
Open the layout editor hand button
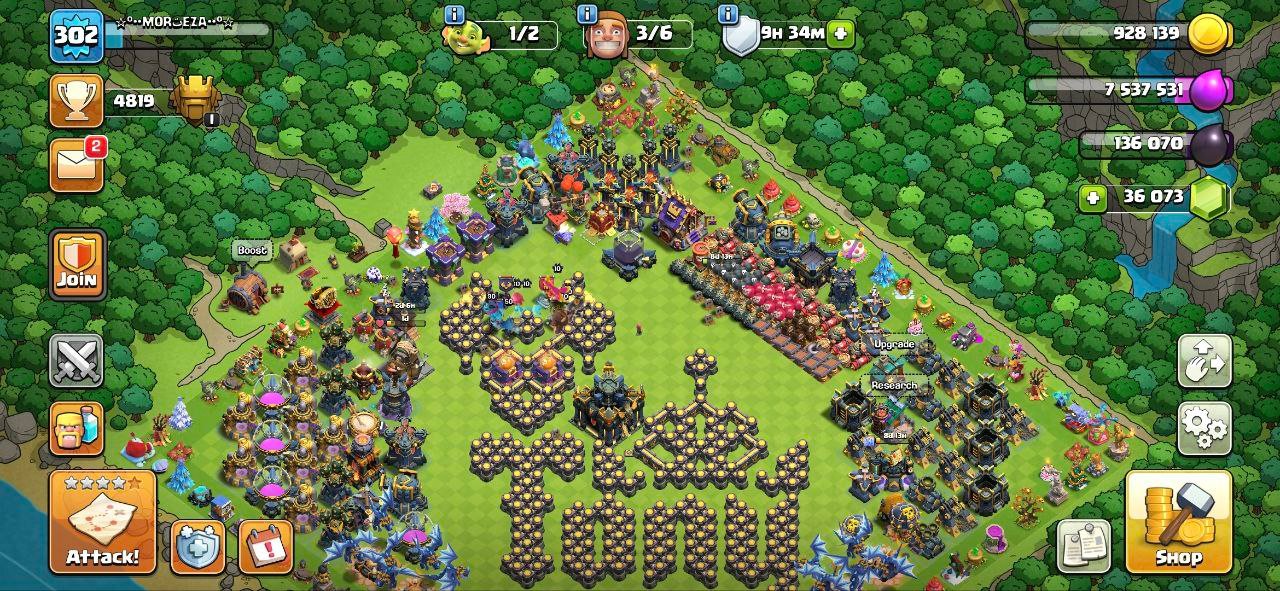pos(1204,361)
